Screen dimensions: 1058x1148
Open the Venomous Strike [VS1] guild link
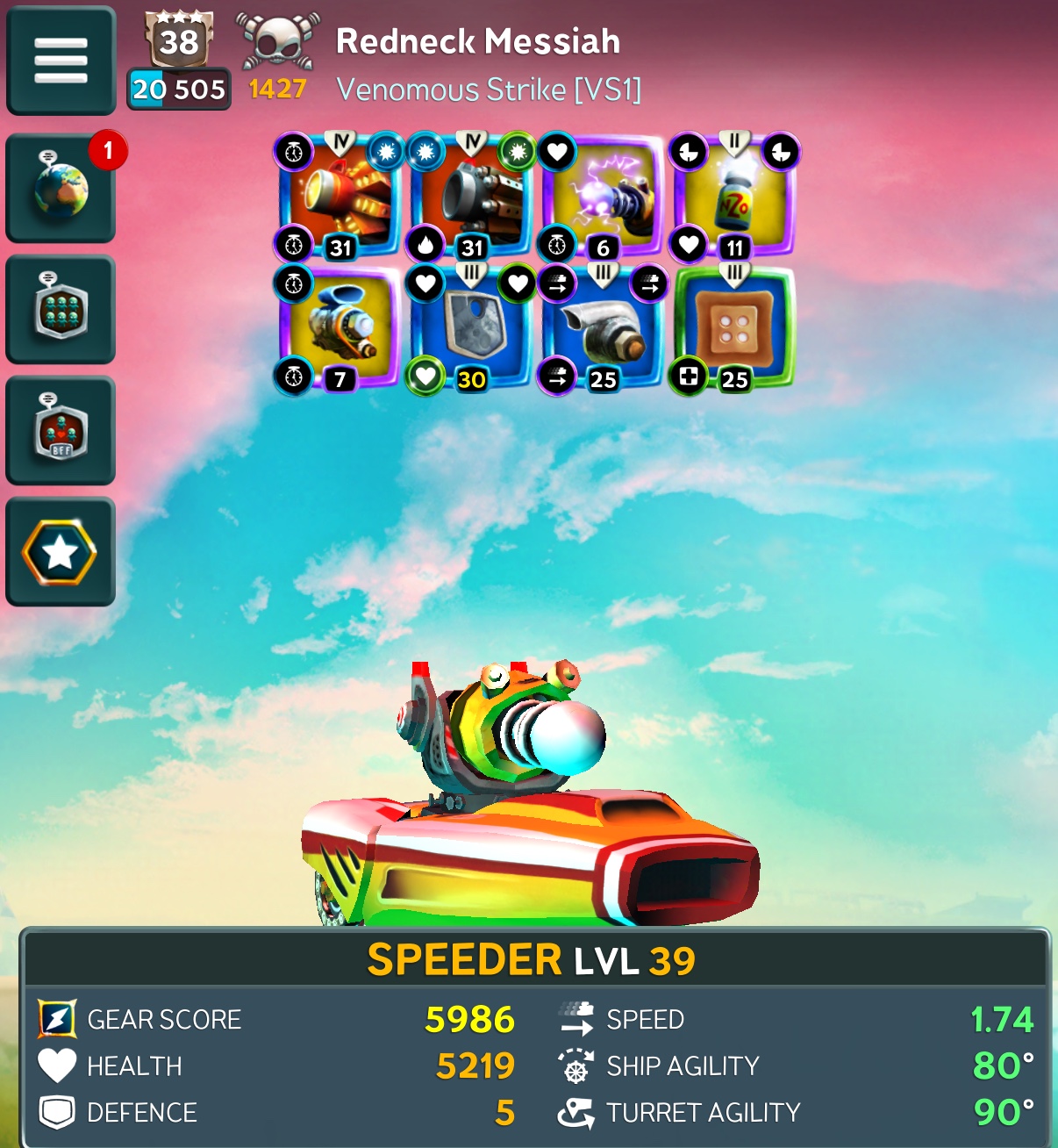pyautogui.click(x=489, y=90)
